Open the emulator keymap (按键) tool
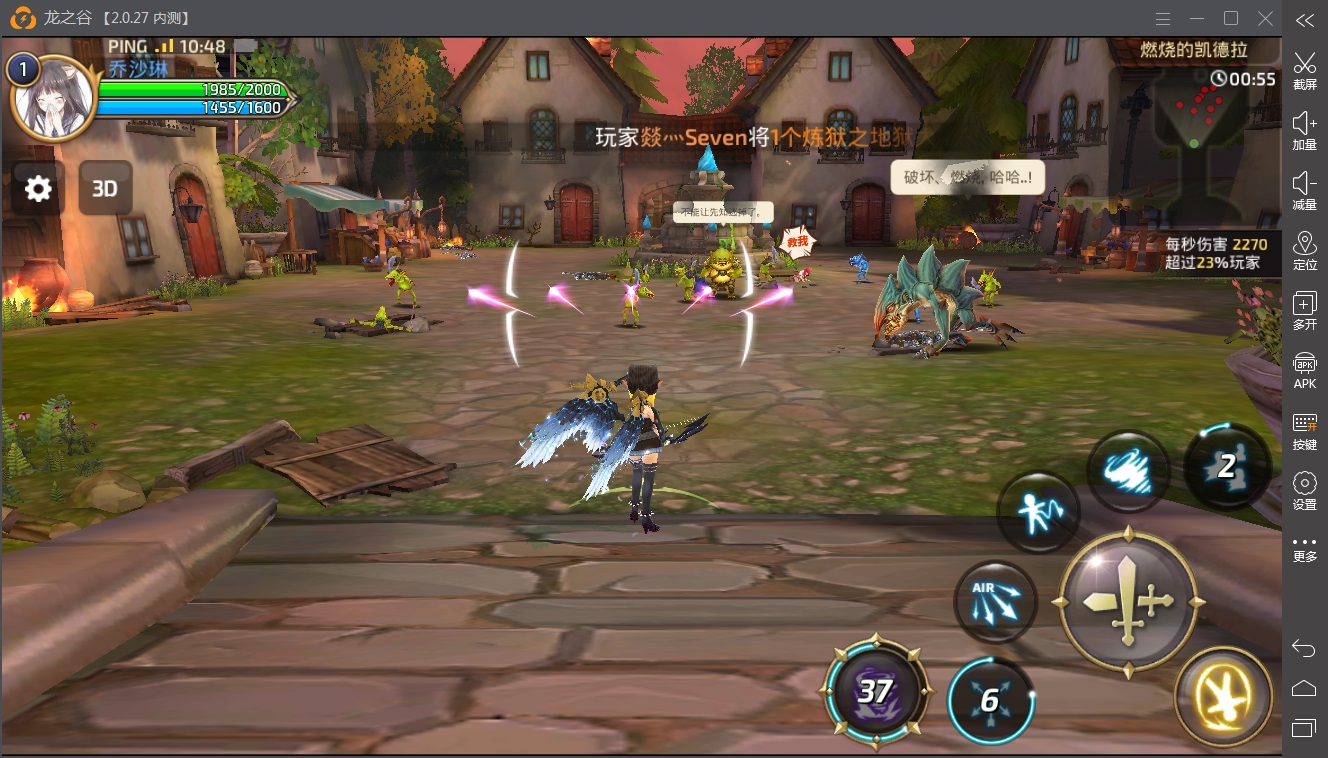Viewport: 1328px width, 758px height. 1304,431
